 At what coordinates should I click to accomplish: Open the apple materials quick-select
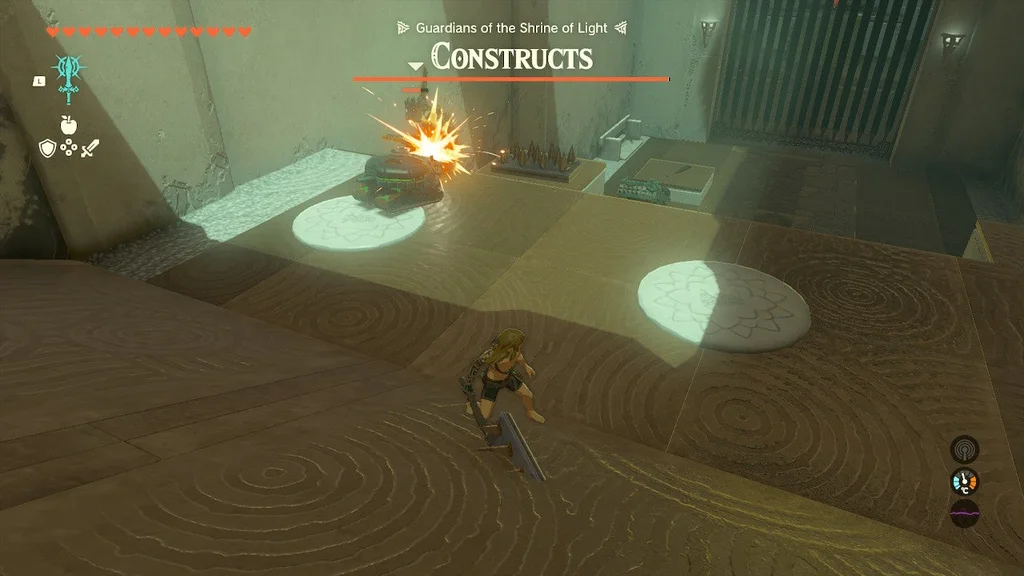(x=68, y=125)
